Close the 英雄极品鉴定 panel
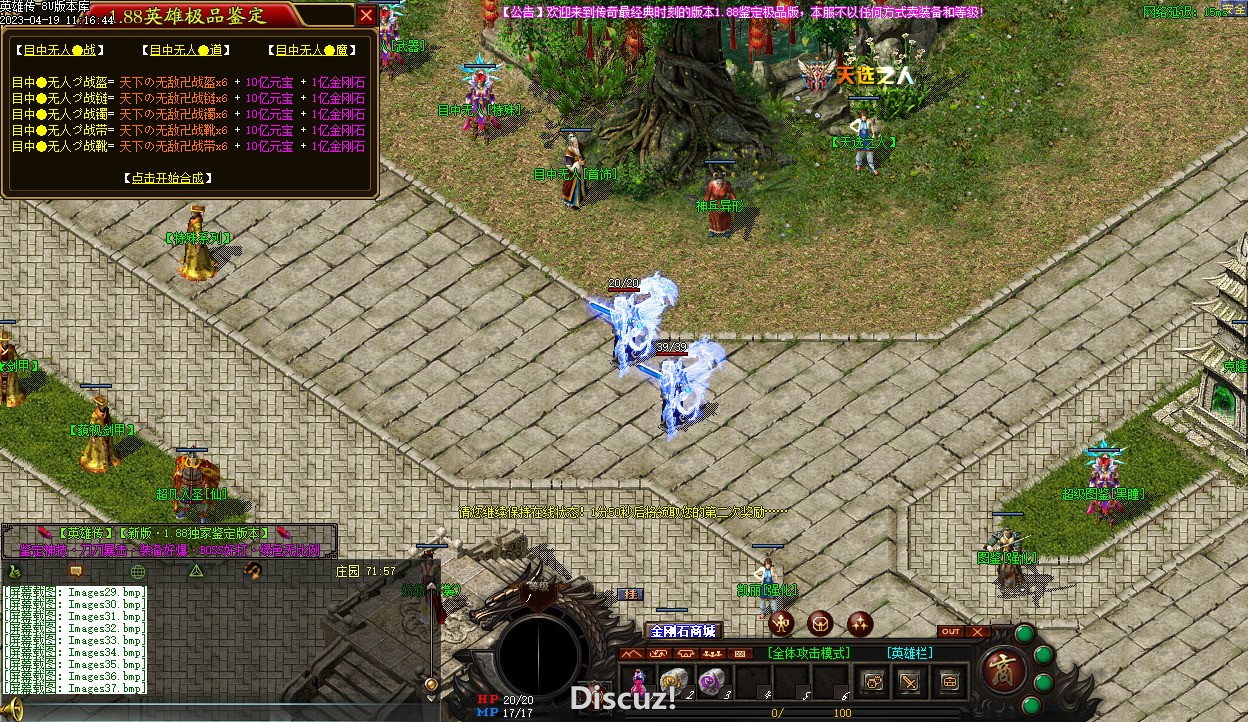This screenshot has height=722, width=1248. (367, 15)
